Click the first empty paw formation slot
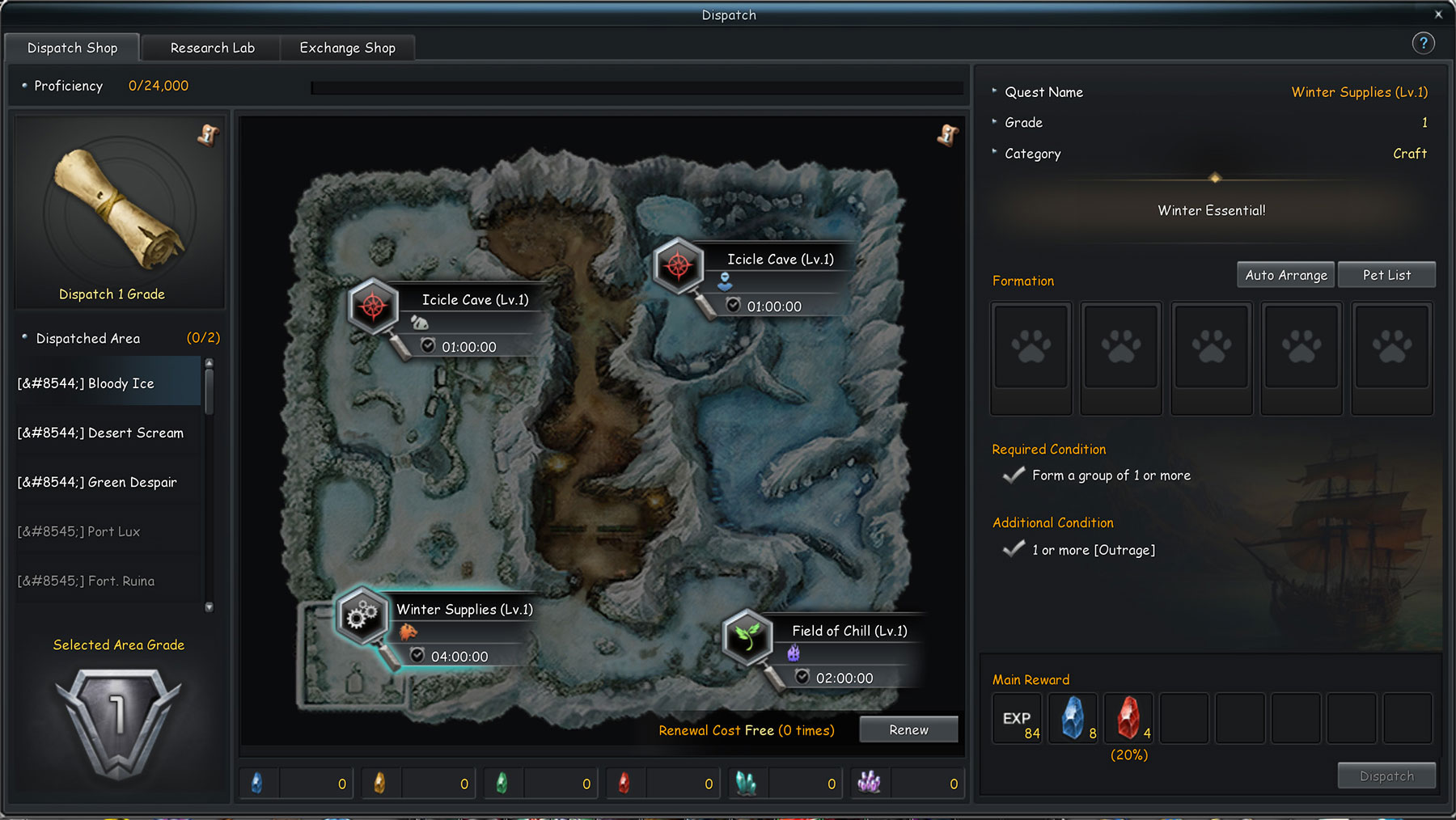 tap(1031, 358)
